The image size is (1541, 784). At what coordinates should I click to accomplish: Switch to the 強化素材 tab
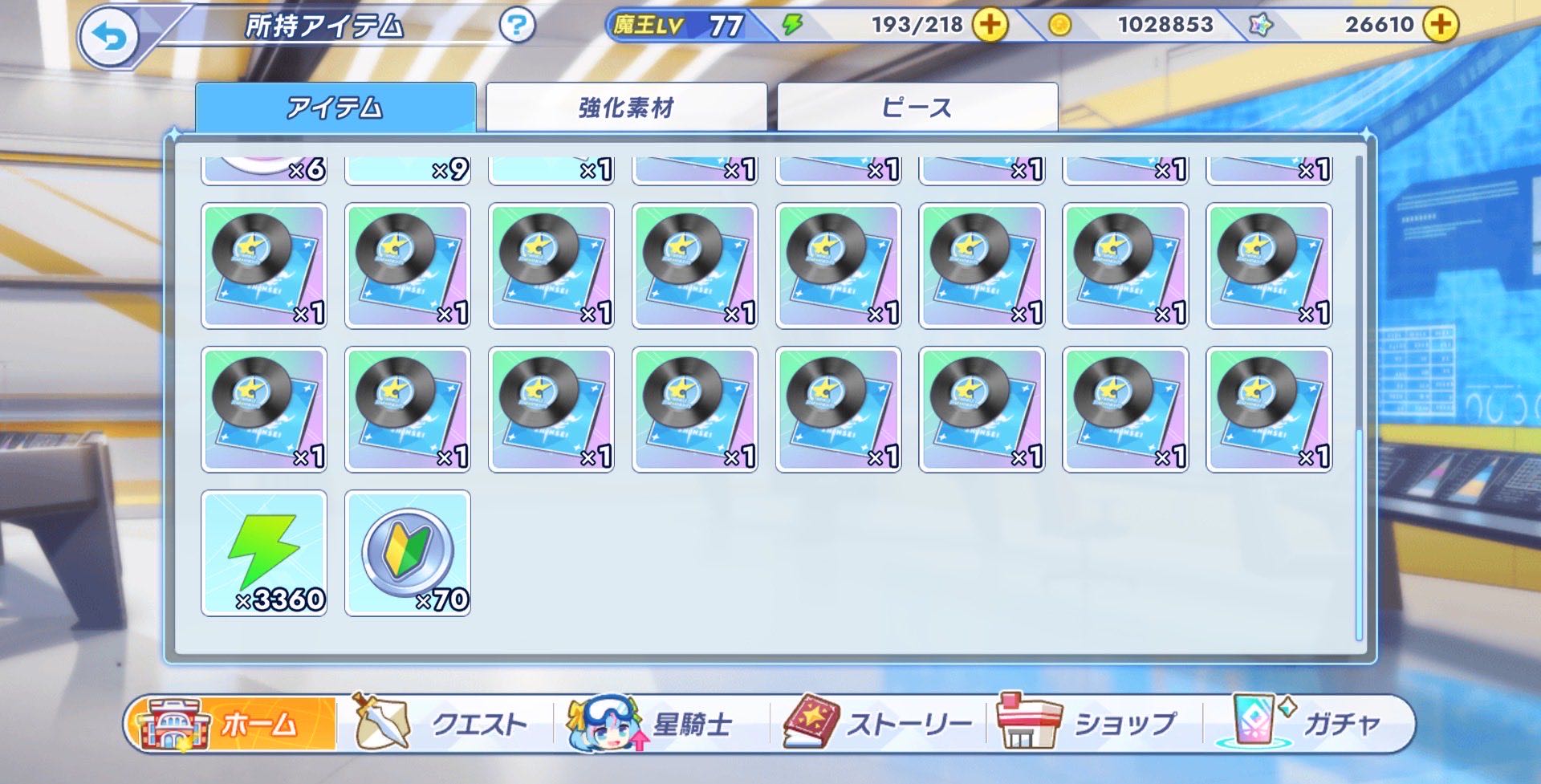point(626,107)
